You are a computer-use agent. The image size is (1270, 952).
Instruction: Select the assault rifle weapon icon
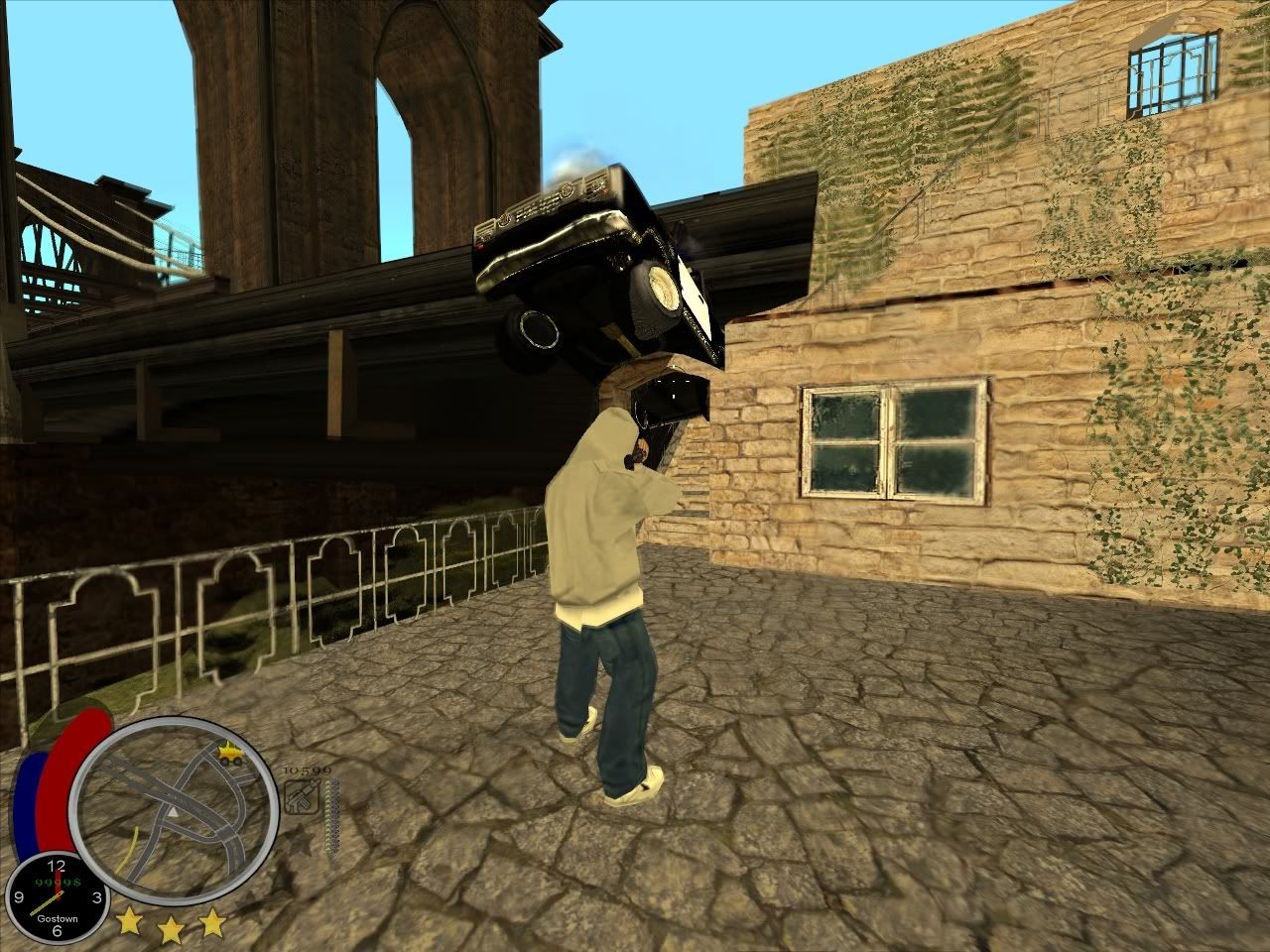(x=303, y=795)
